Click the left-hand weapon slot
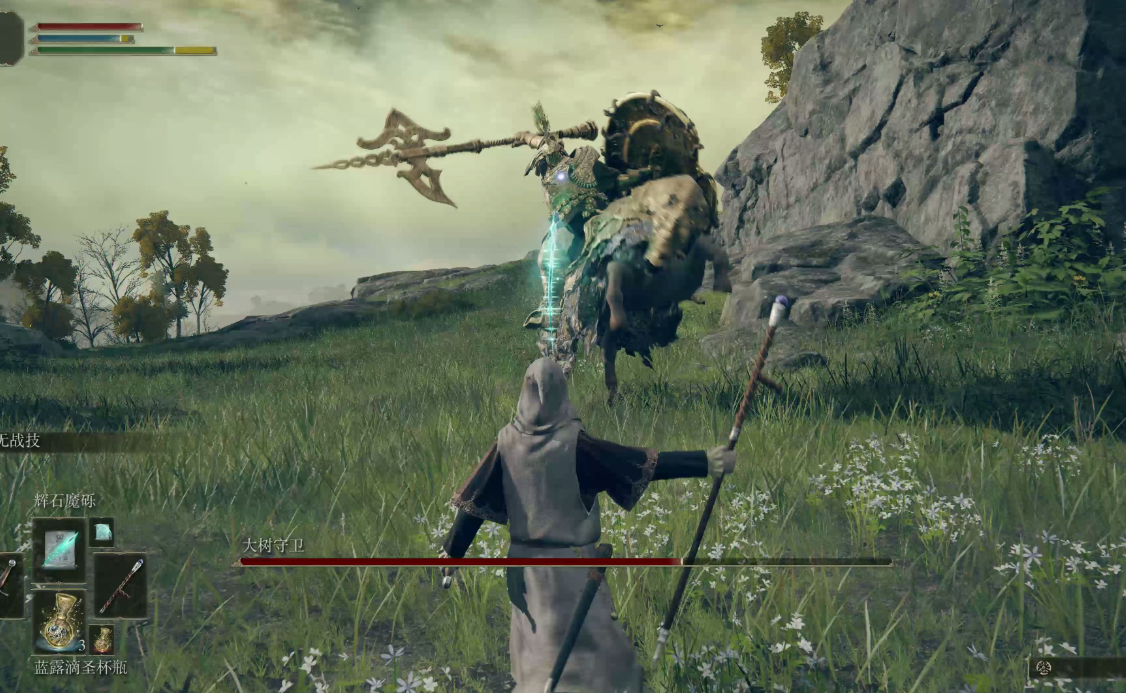 click(x=8, y=585)
